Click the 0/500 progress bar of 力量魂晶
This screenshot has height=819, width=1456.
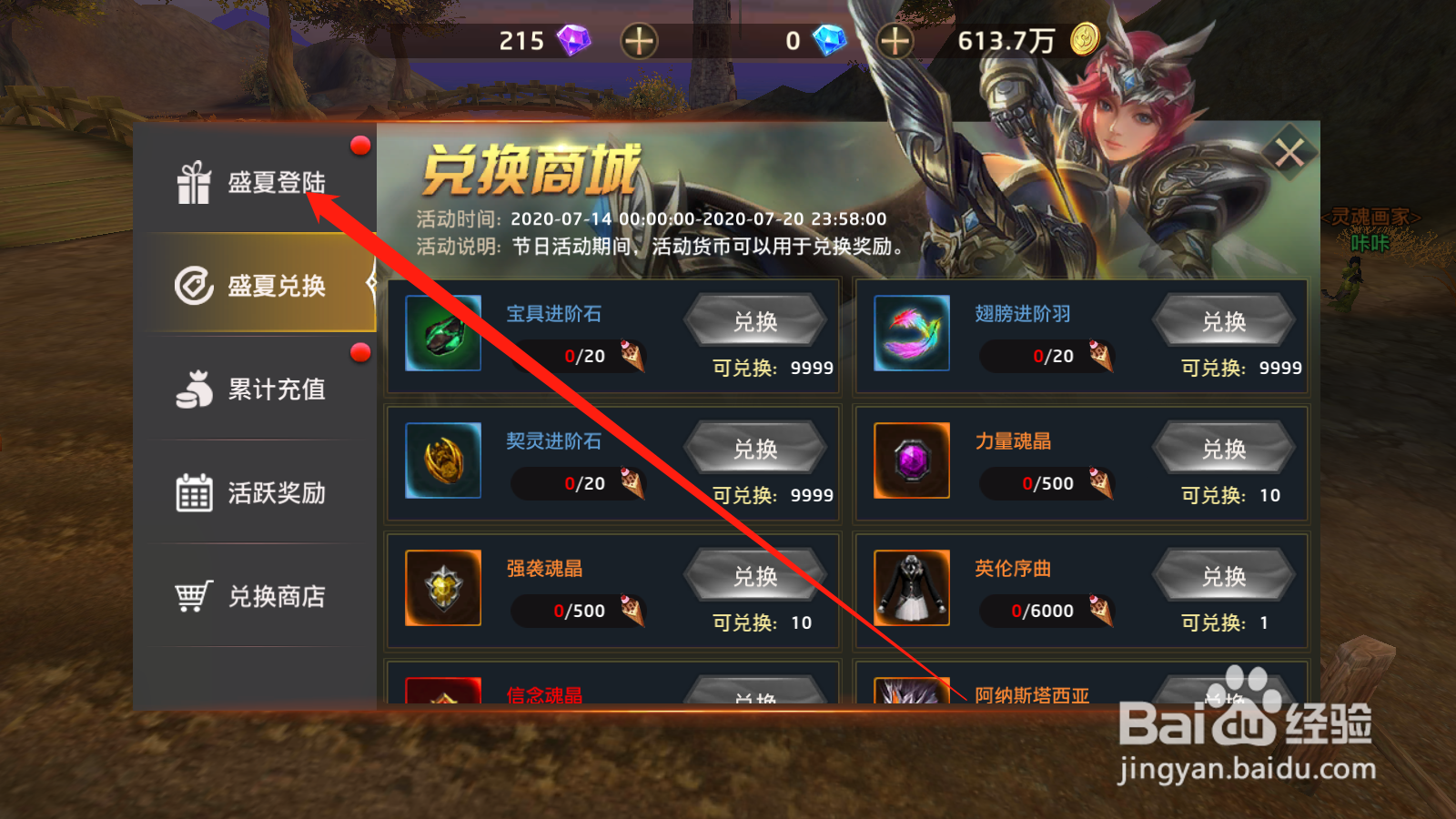pyautogui.click(x=1045, y=483)
